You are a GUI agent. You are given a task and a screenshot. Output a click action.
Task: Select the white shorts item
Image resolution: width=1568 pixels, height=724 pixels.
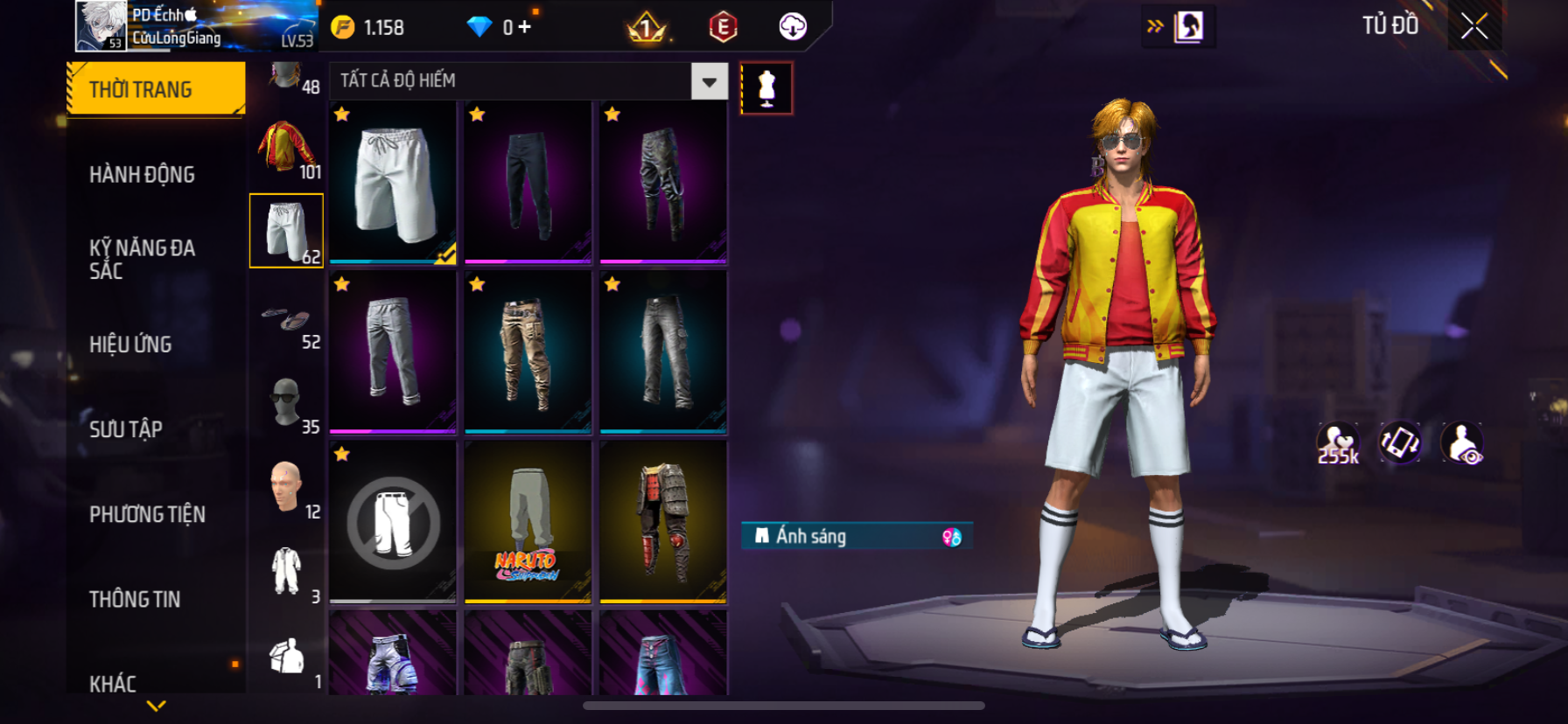(x=393, y=182)
